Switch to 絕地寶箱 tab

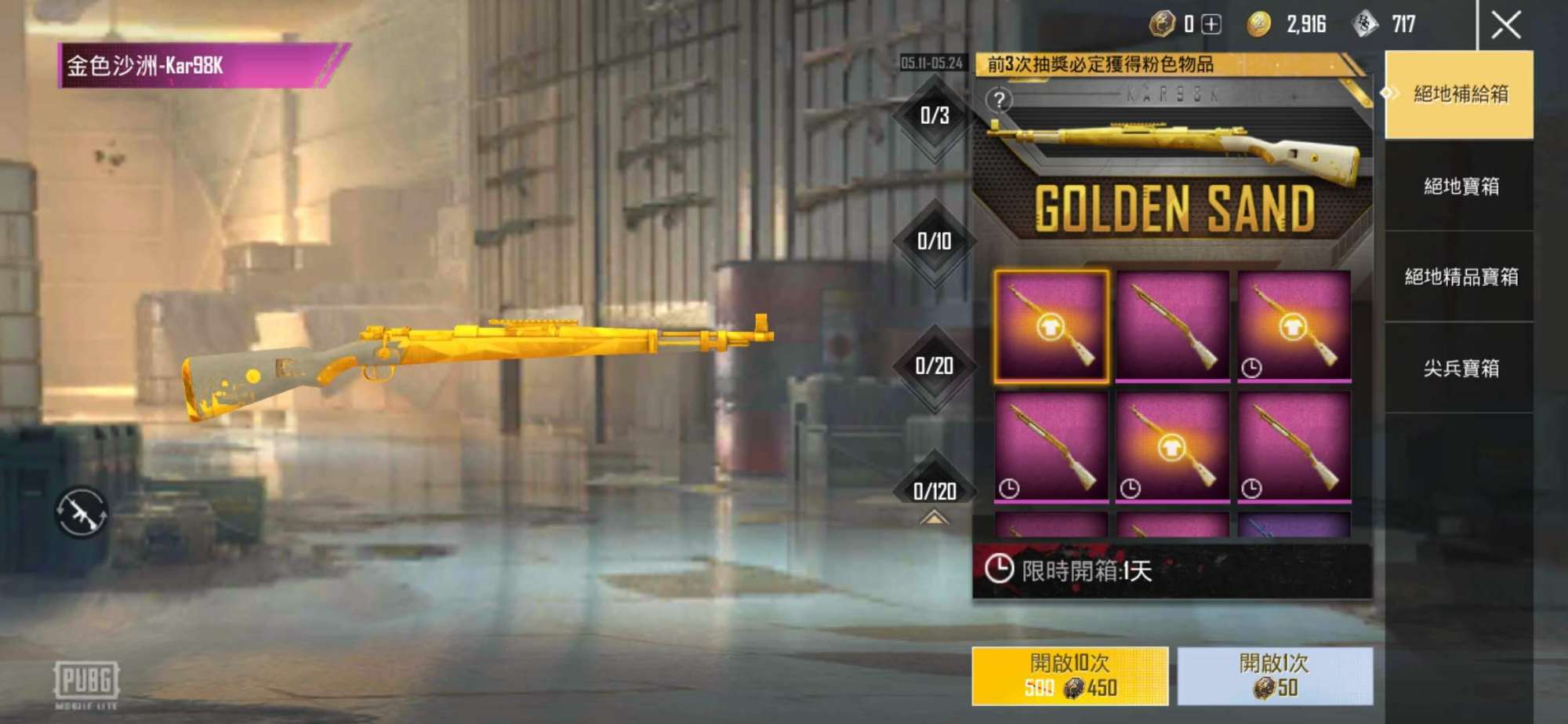point(1459,186)
